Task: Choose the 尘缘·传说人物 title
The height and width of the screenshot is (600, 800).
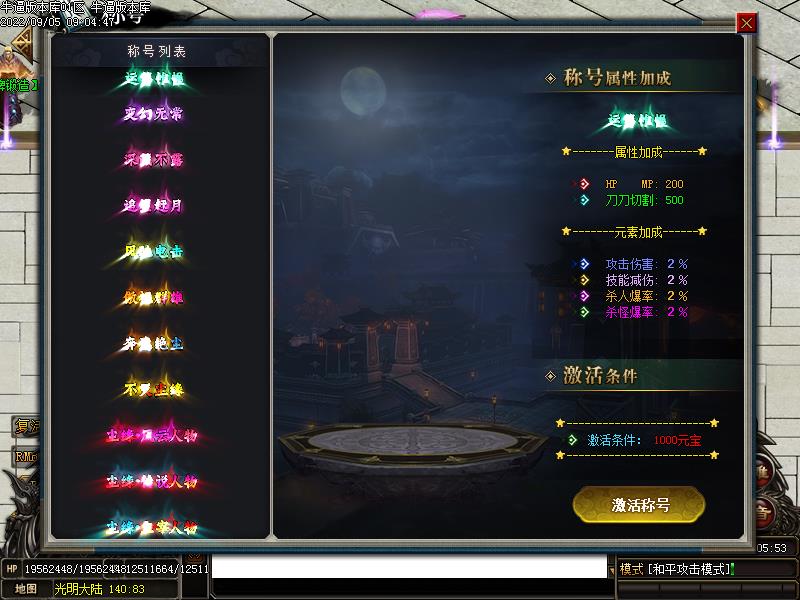Action: pyautogui.click(x=153, y=482)
